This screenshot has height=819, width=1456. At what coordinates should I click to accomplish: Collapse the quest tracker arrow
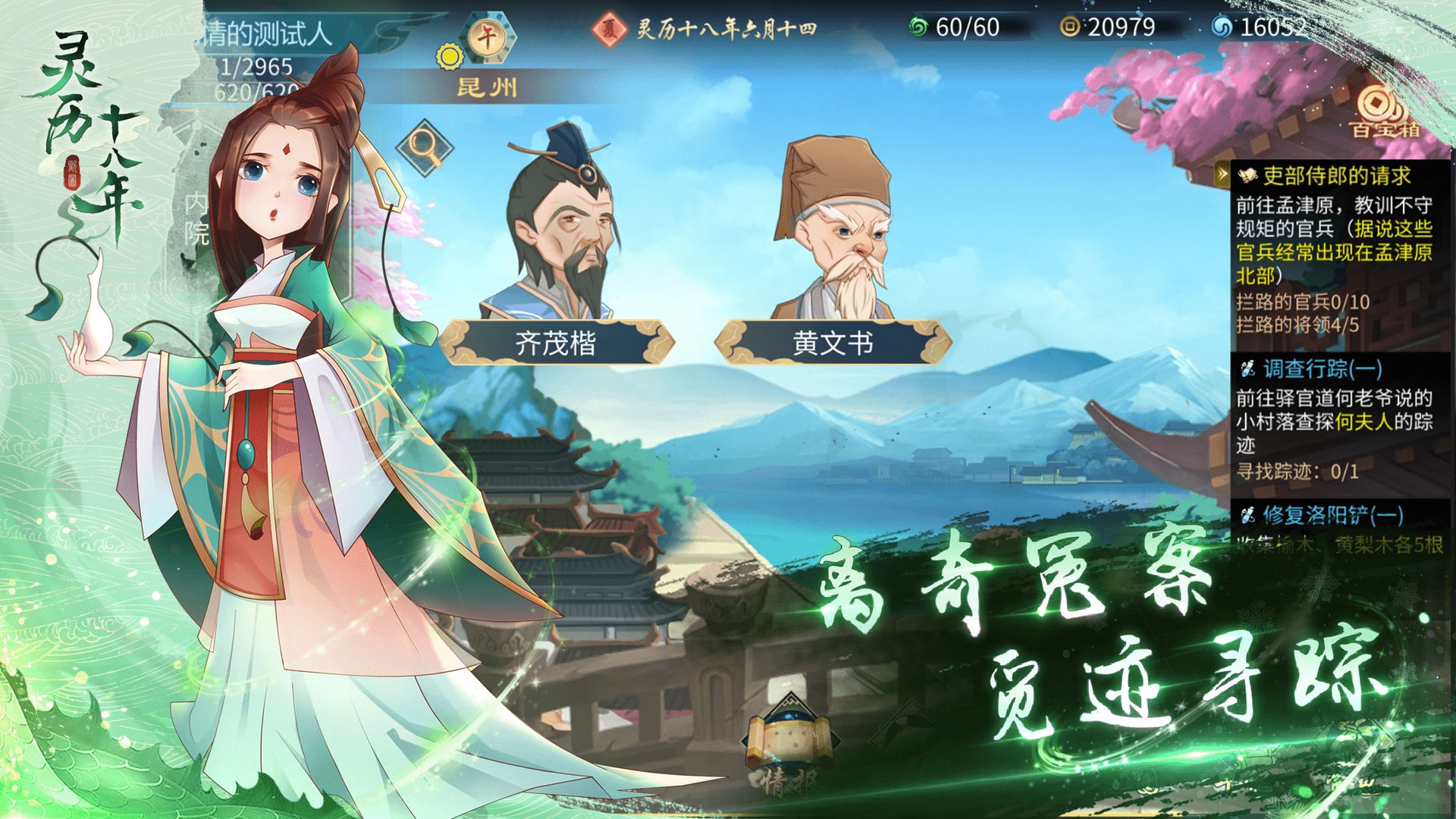[x=1222, y=175]
